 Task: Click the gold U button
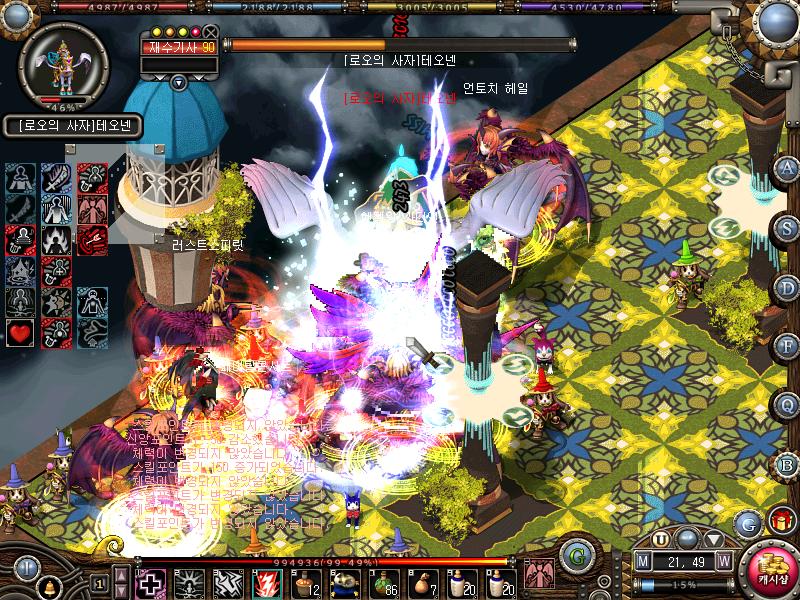[x=662, y=537]
